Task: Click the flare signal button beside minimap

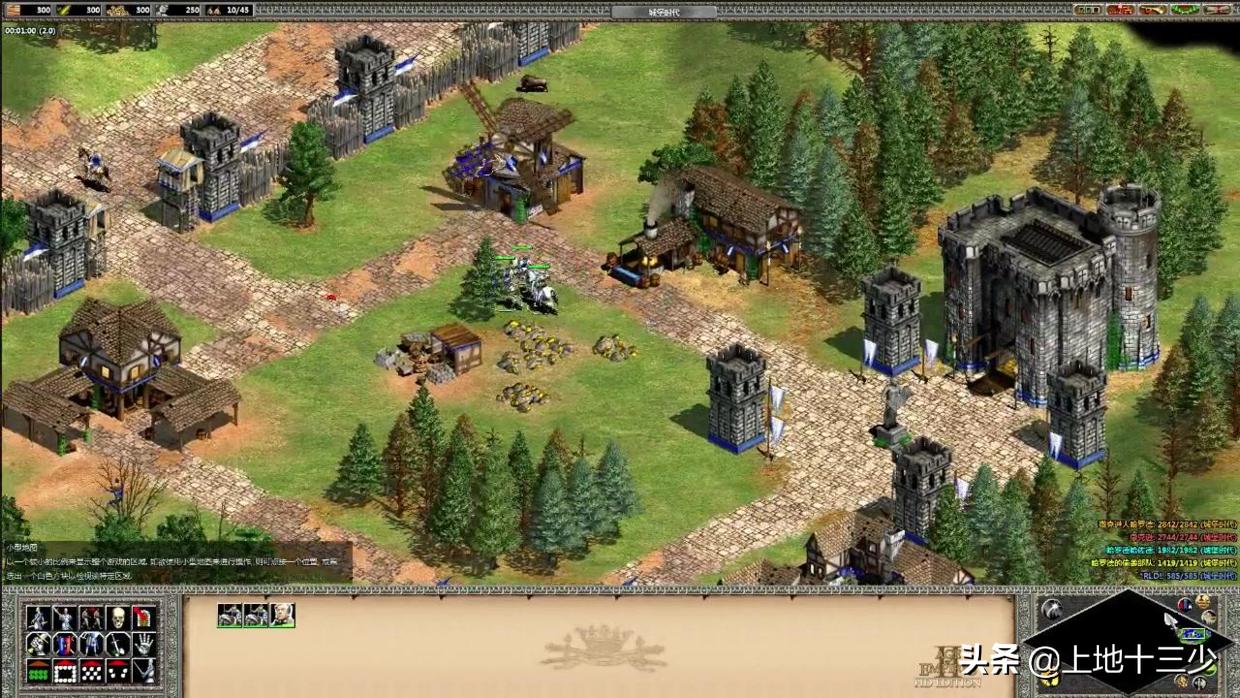Action: 1052,608
